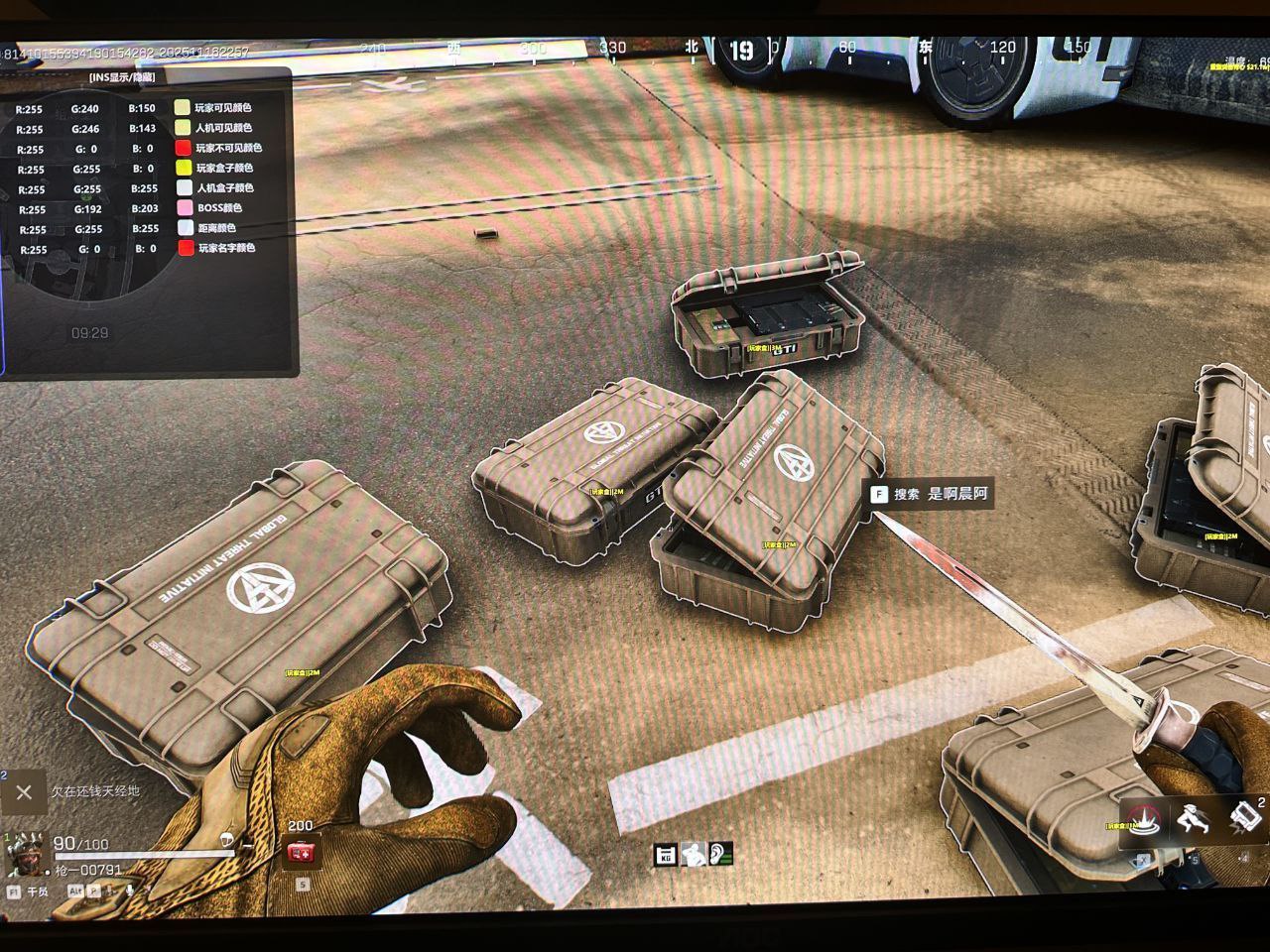The image size is (1270, 952).
Task: Check the KG weight status icon
Action: click(x=666, y=854)
